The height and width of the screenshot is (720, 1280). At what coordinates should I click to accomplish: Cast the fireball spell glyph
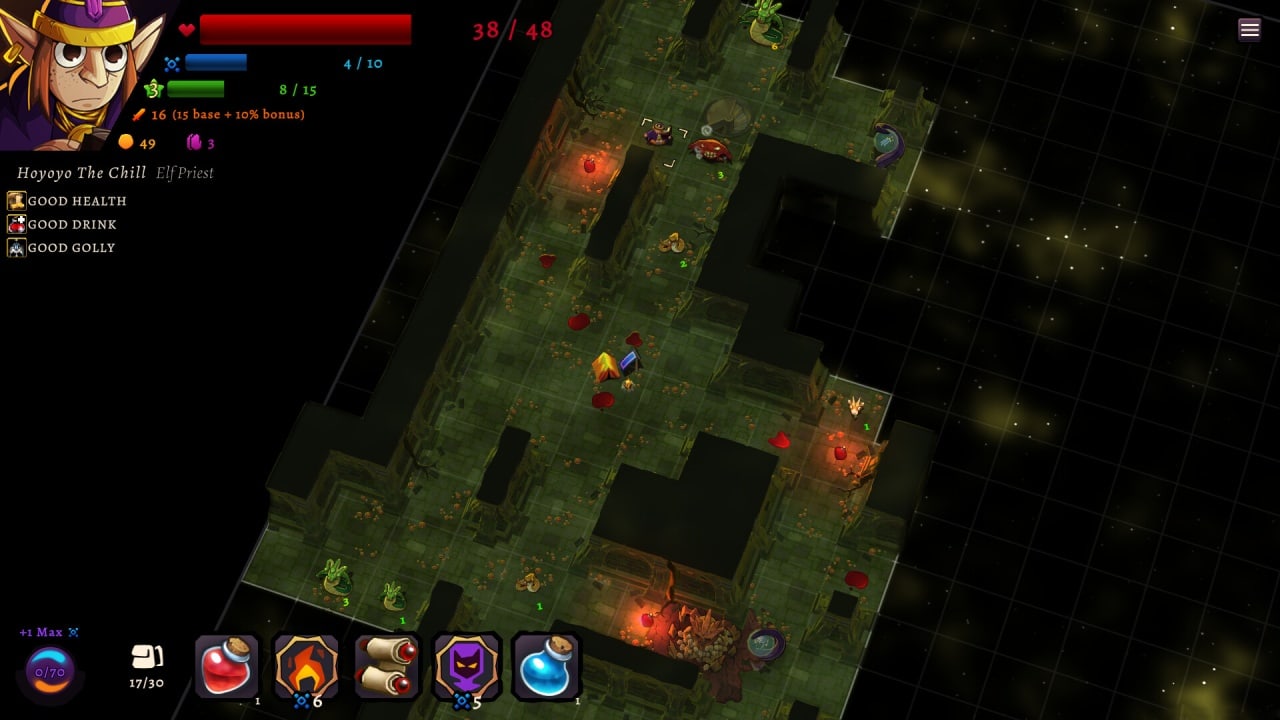(x=306, y=666)
